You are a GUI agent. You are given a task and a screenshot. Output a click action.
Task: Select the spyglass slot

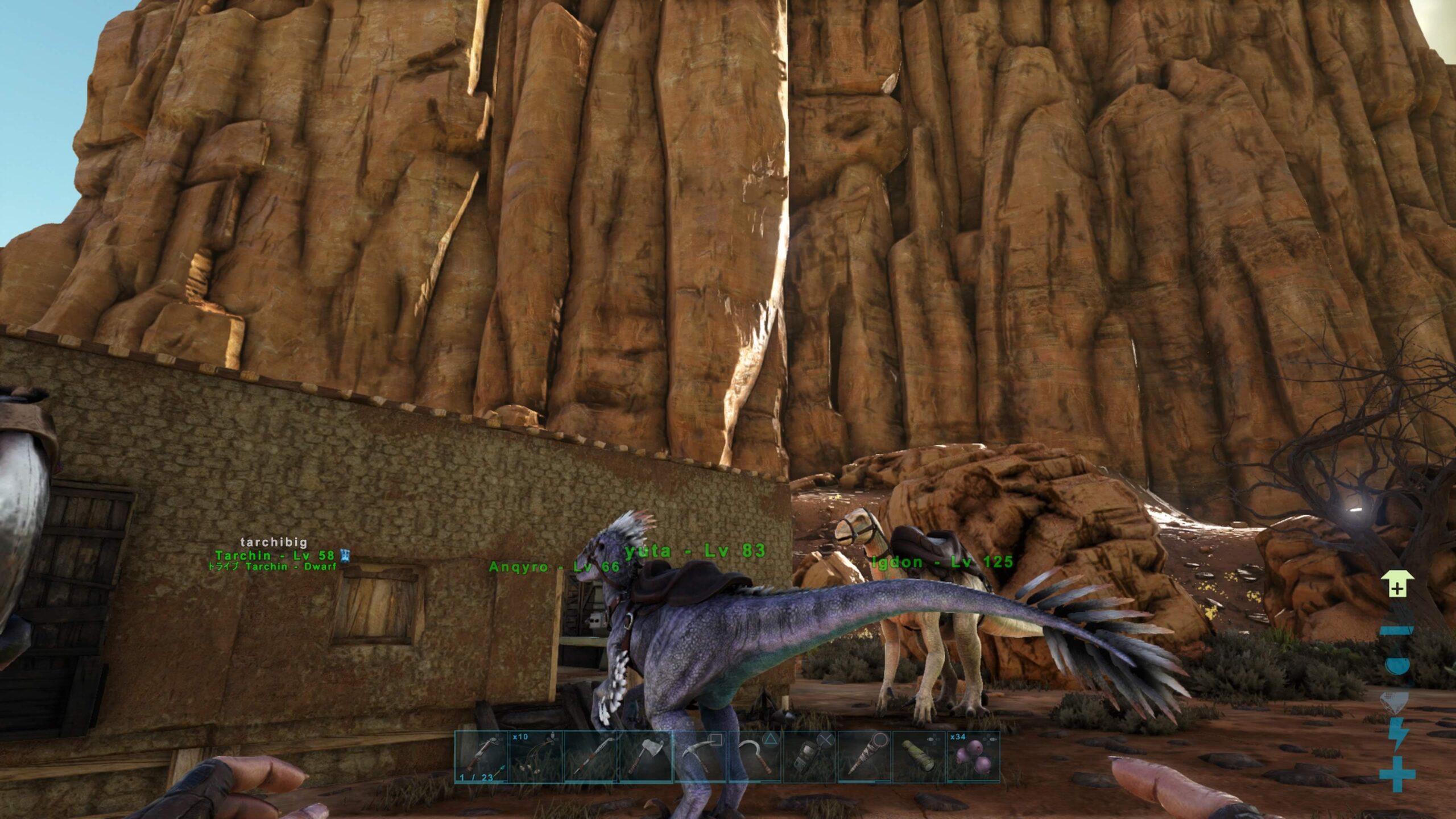919,757
